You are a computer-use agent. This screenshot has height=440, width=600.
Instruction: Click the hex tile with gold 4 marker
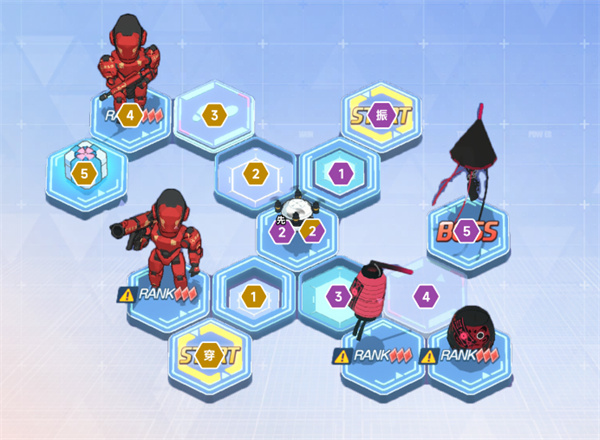coord(130,115)
